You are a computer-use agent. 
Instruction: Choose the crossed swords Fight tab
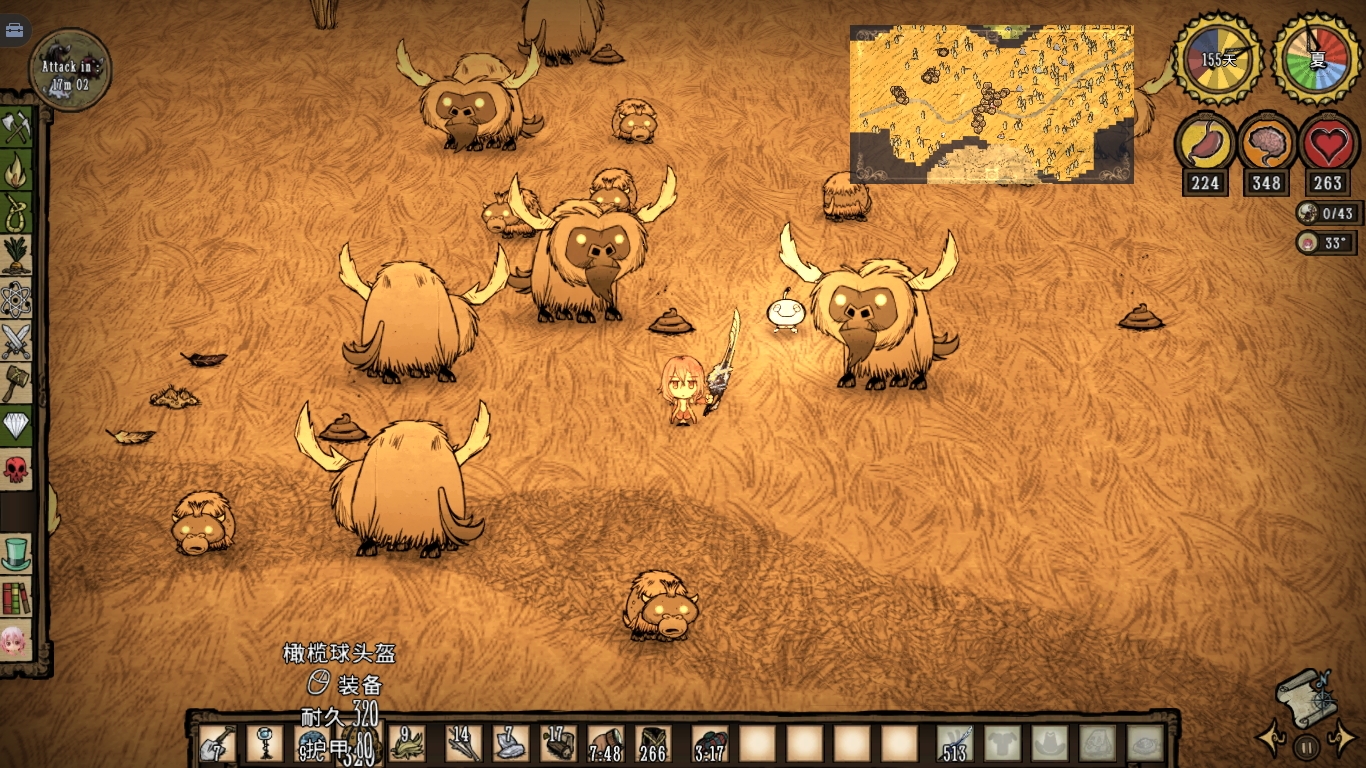pyautogui.click(x=16, y=341)
